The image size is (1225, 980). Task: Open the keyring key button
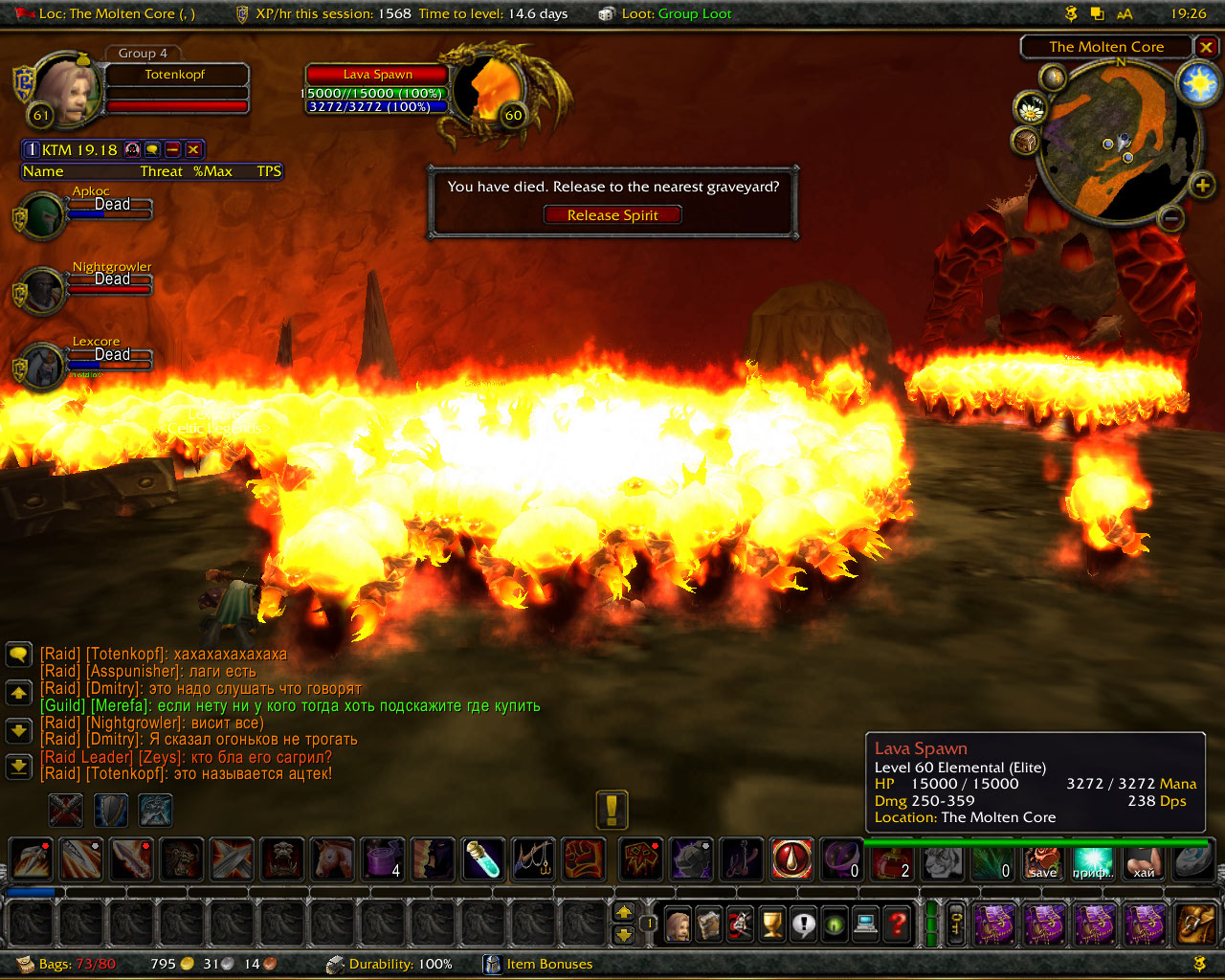click(x=956, y=924)
